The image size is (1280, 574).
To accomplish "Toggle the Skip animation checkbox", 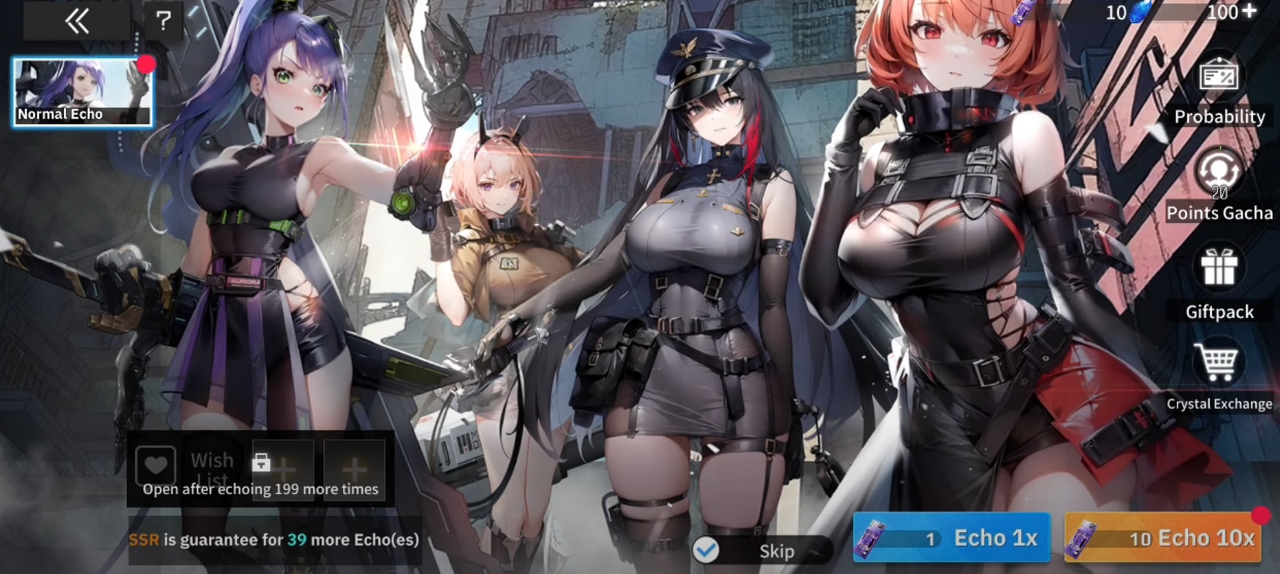I will [x=707, y=550].
